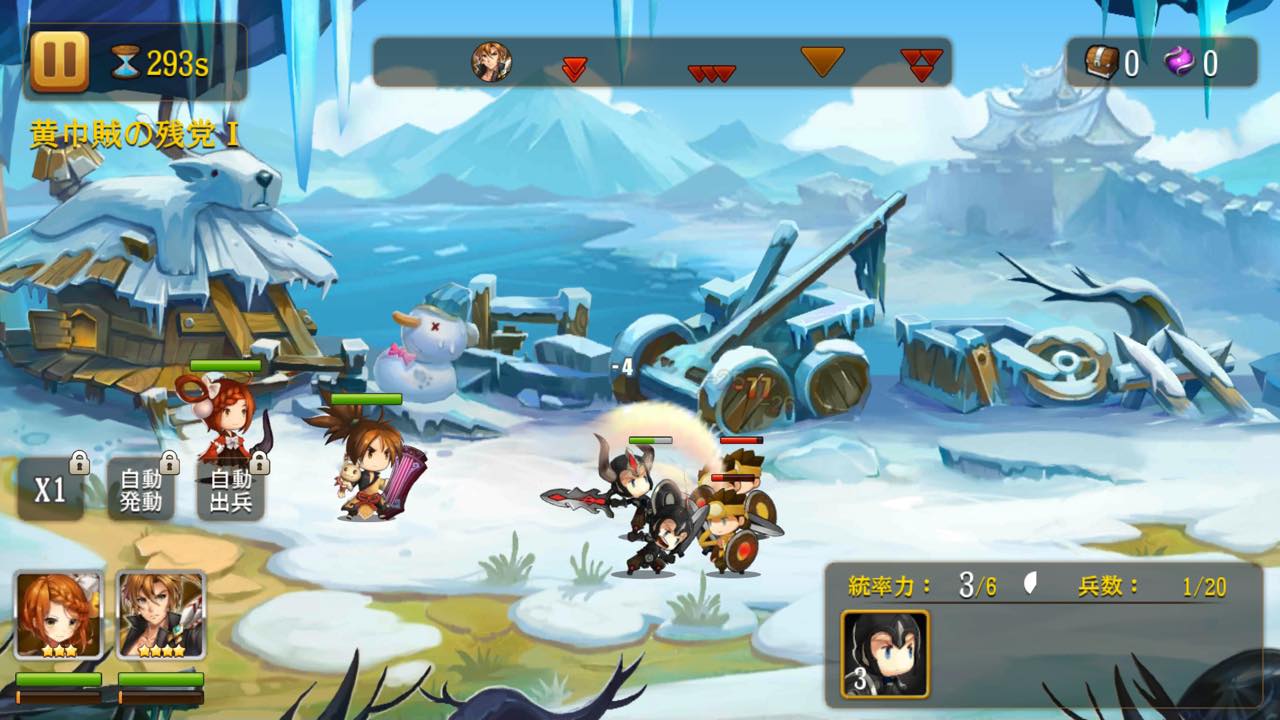Toggle the 自動発動 auto-skill button

point(141,490)
